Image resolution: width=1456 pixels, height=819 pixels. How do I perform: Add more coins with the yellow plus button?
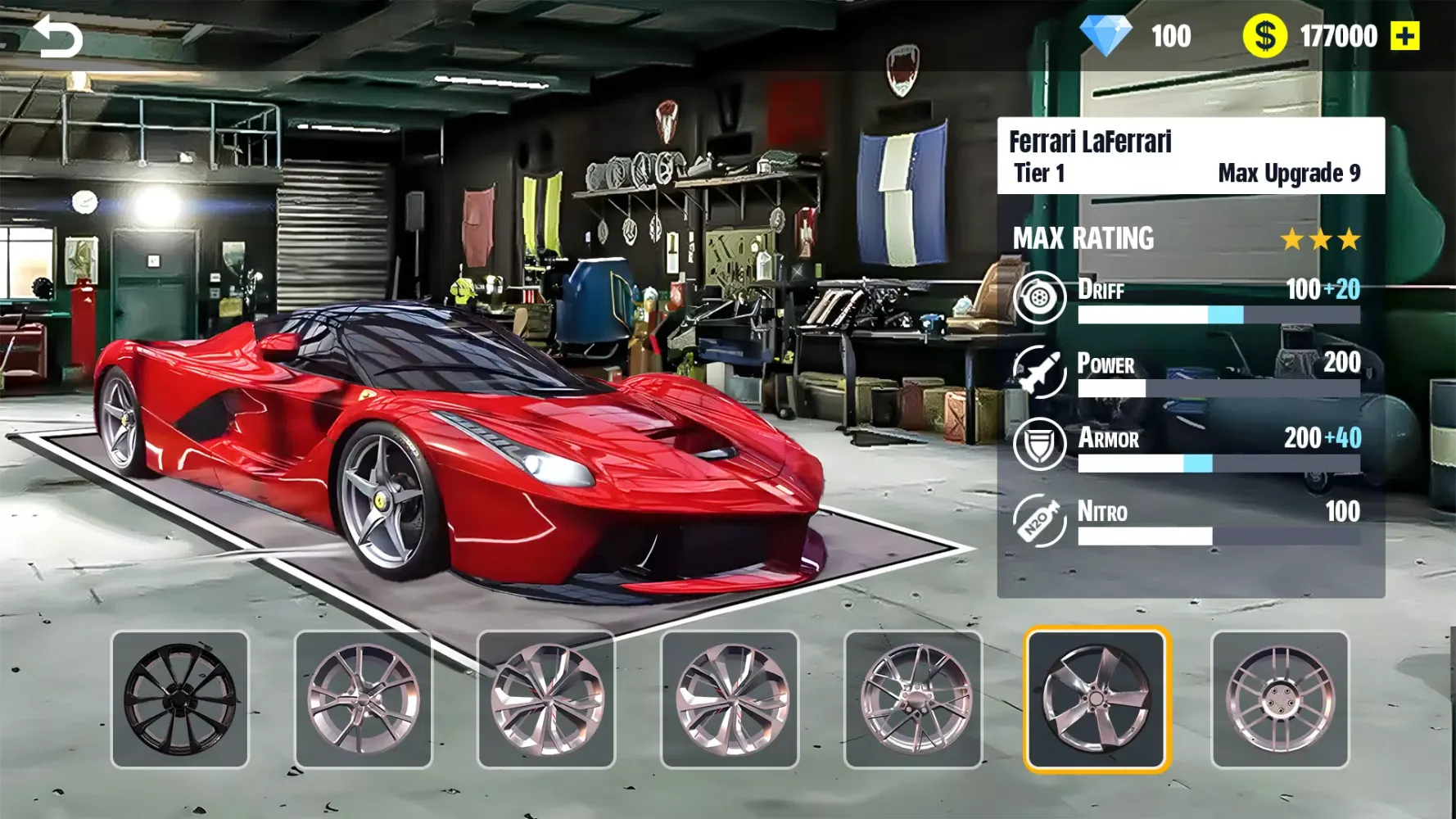[x=1405, y=36]
